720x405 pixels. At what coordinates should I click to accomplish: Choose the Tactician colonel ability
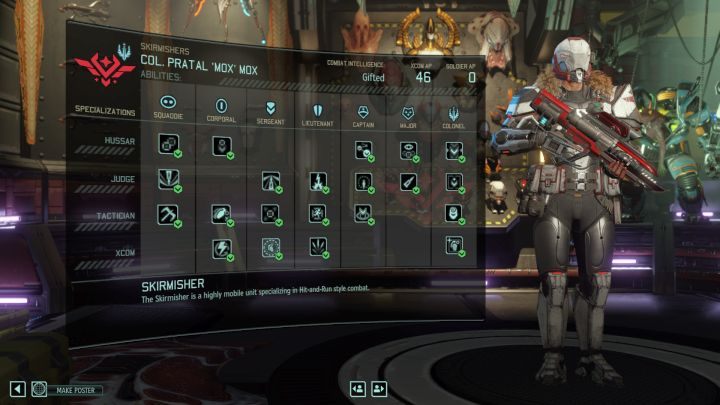click(x=454, y=213)
